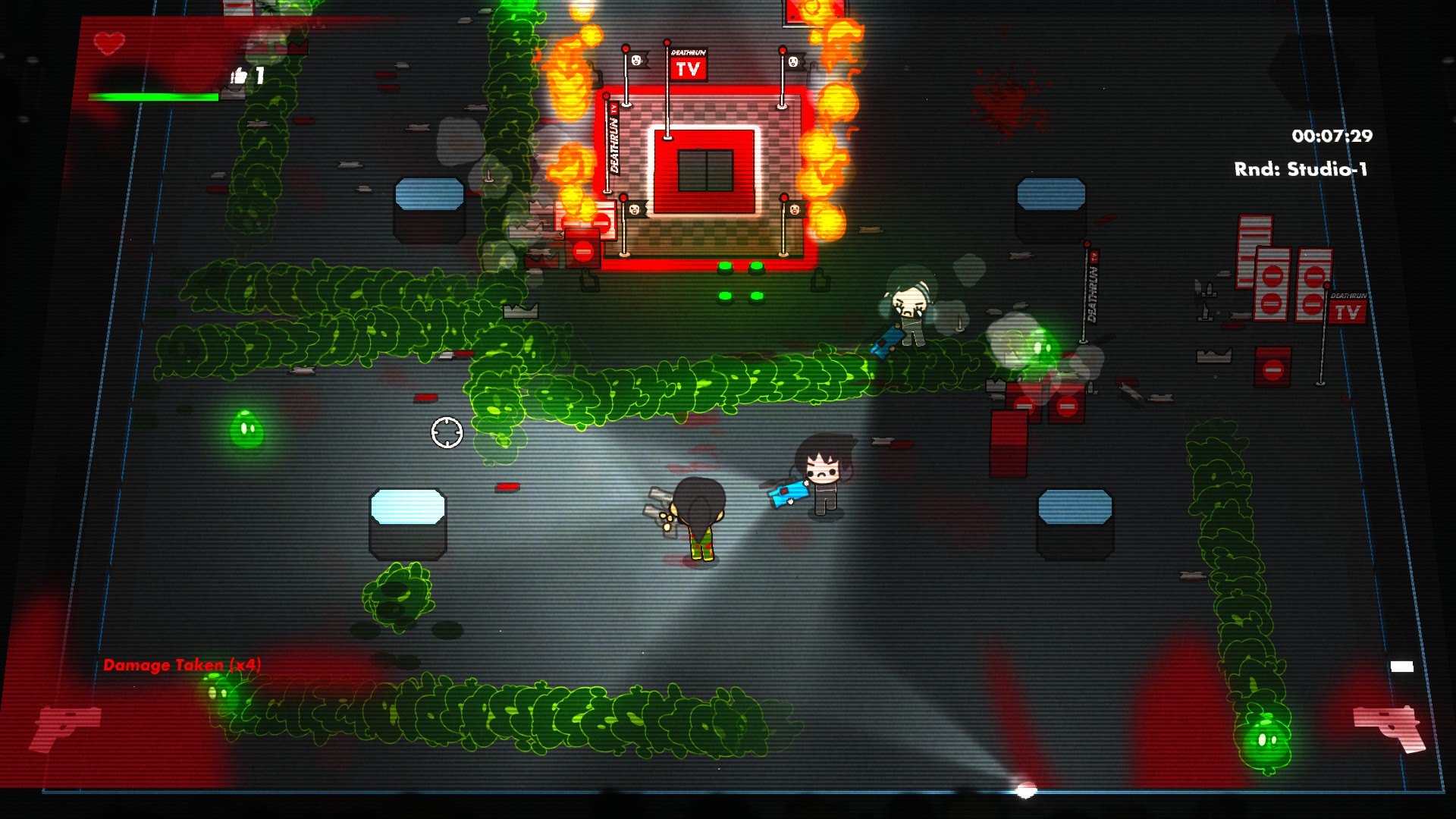Choose the pistol icon beneath Damage Taken text
The width and height of the screenshot is (1456, 819).
[65, 726]
